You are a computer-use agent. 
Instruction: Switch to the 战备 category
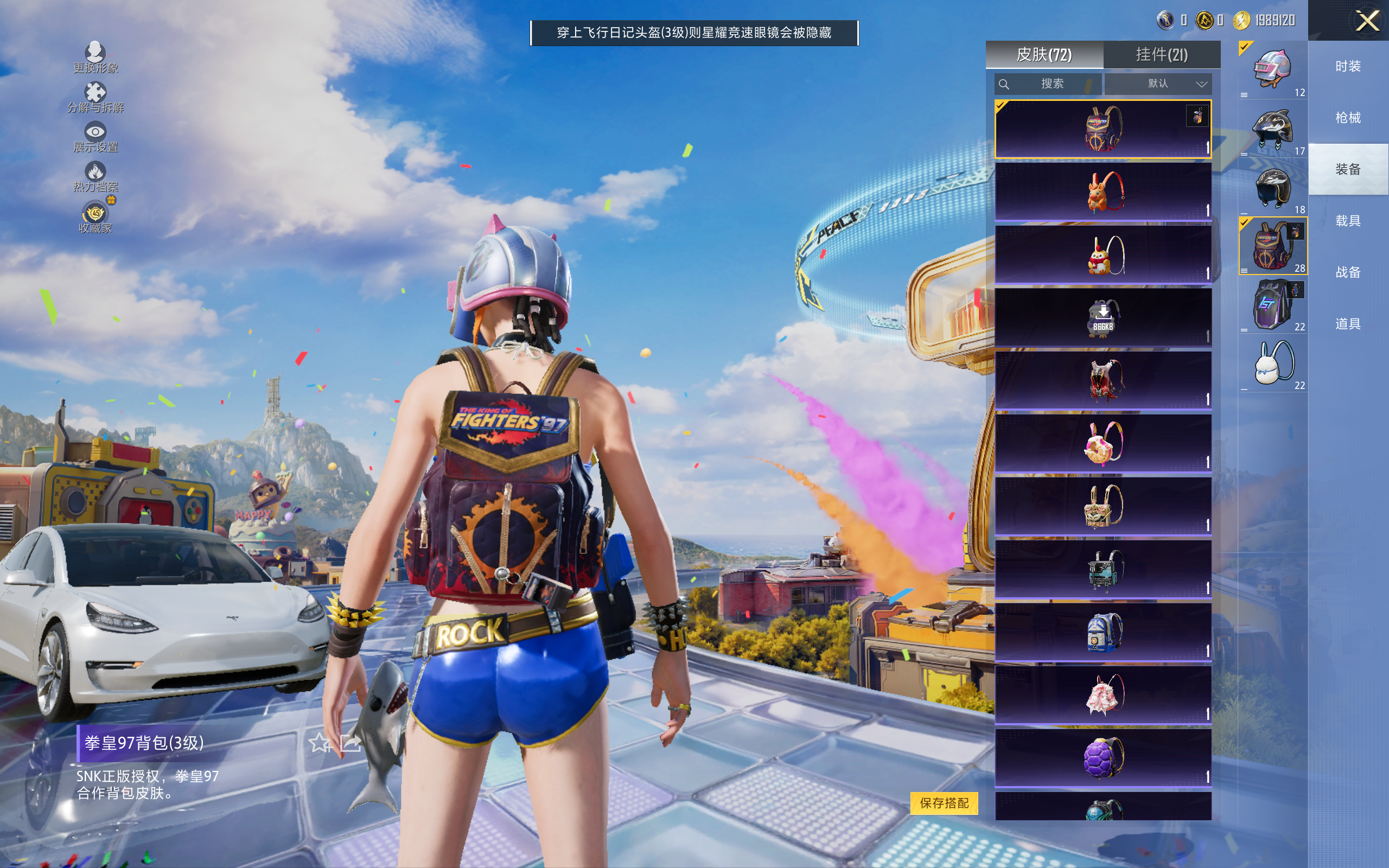(1347, 272)
